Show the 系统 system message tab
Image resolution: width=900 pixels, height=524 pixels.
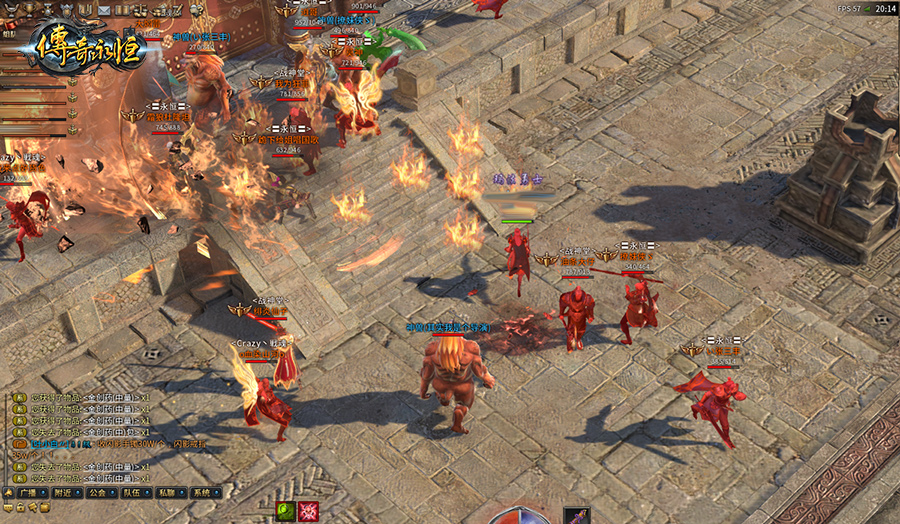point(202,493)
